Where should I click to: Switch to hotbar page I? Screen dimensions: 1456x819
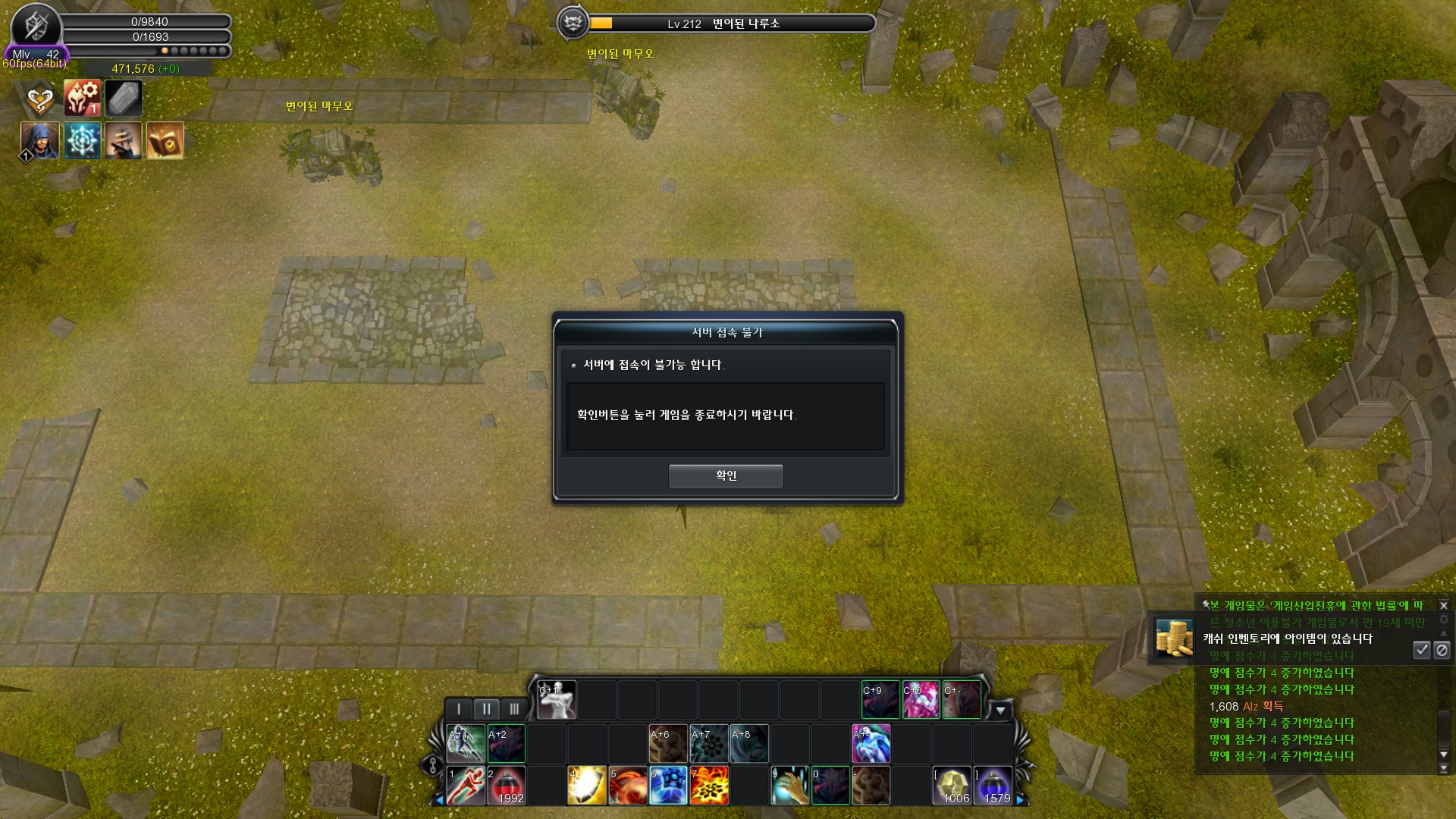[459, 709]
